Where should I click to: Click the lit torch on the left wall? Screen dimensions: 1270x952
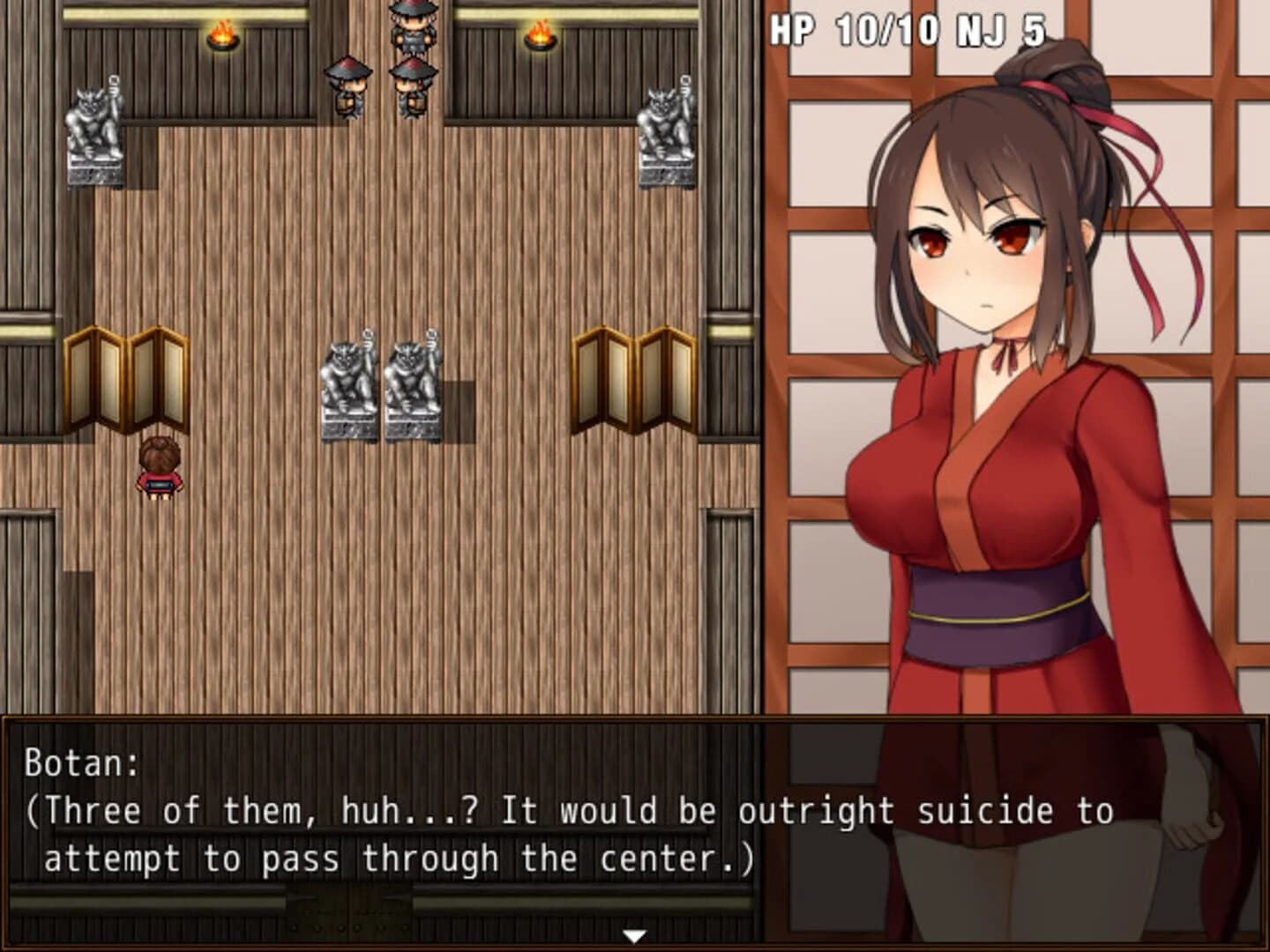point(222,35)
